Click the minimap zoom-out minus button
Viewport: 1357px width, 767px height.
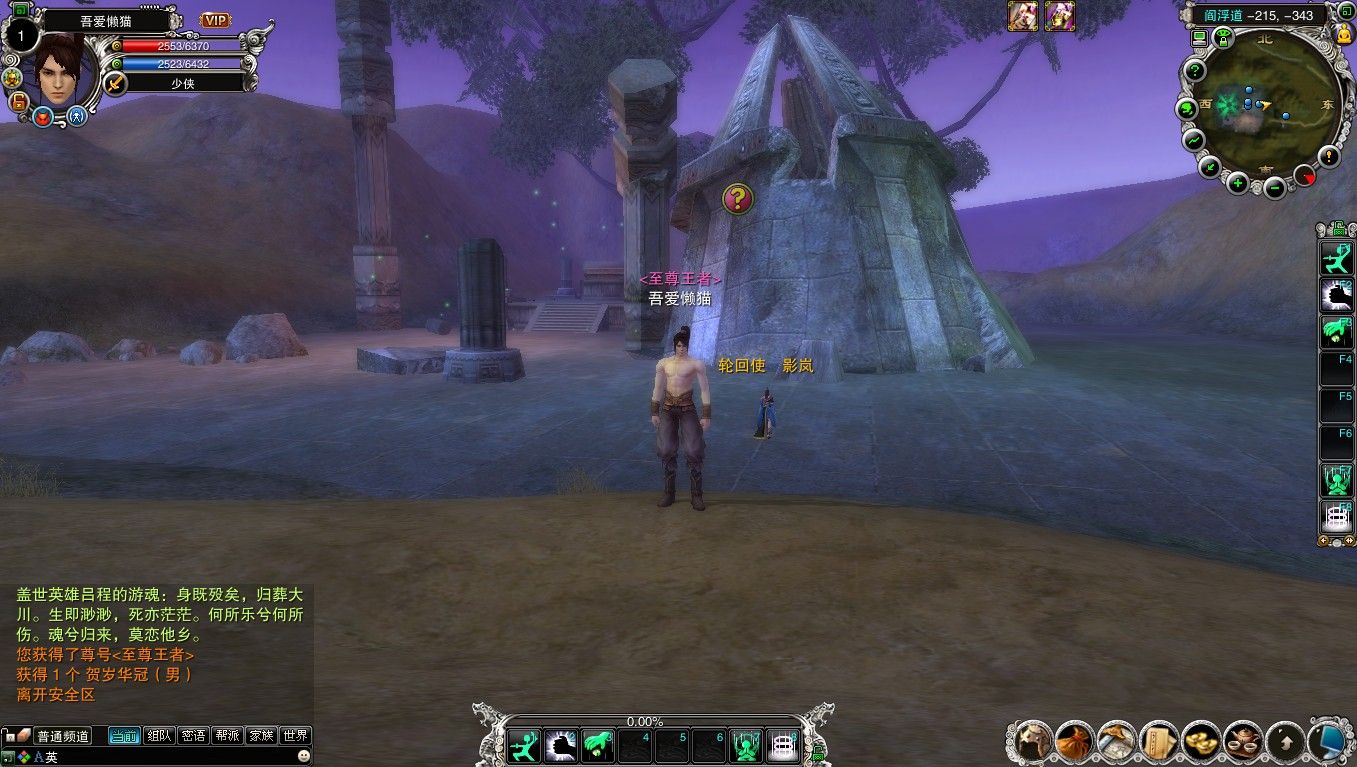[1274, 187]
